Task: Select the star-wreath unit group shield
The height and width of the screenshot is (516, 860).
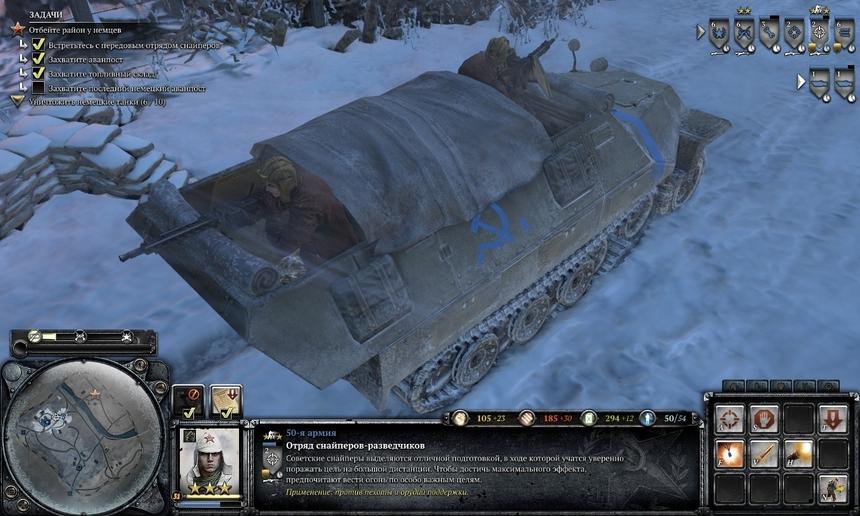Action: pos(717,33)
